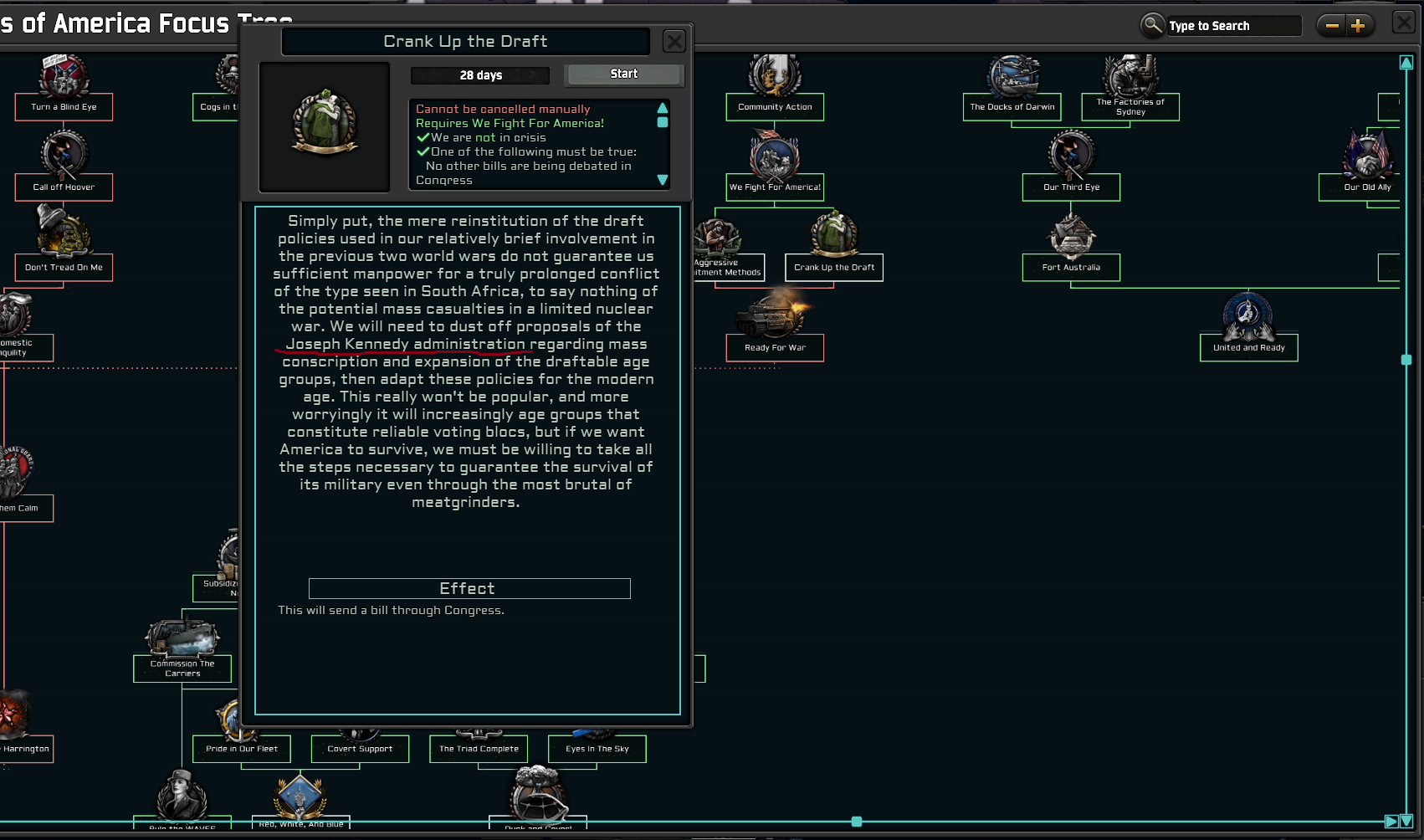The image size is (1424, 840).
Task: Select the Community Action focus icon
Action: tap(774, 75)
